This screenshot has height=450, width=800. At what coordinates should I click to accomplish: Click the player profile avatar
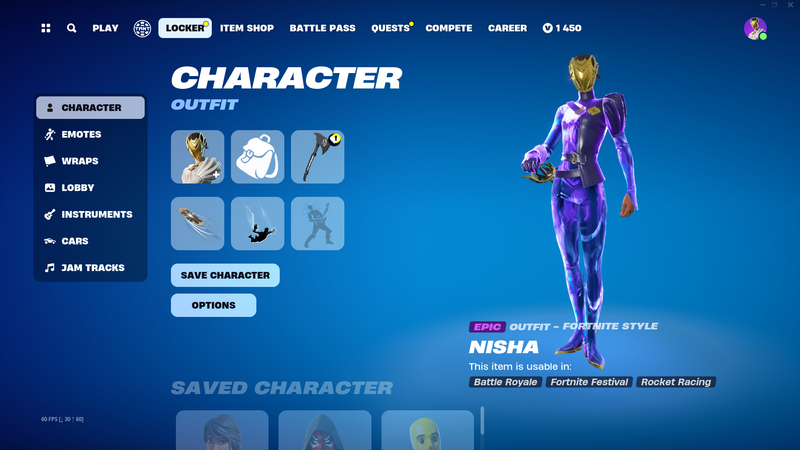755,28
